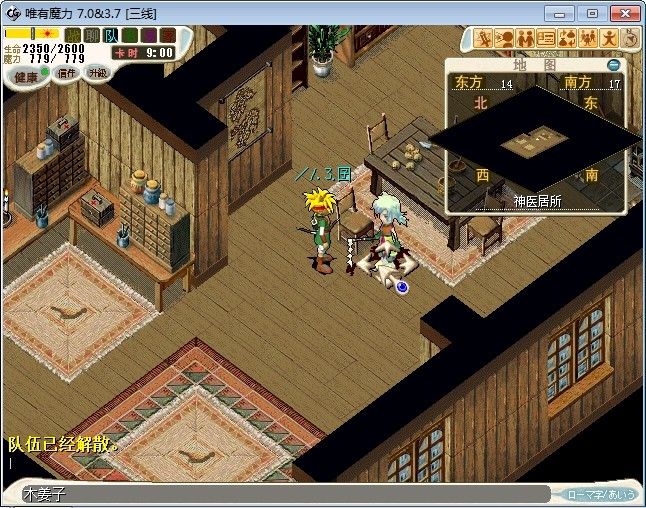Image resolution: width=646 pixels, height=508 pixels.
Task: Switch input mode with ローマ字/あいう button
Action: point(600,494)
